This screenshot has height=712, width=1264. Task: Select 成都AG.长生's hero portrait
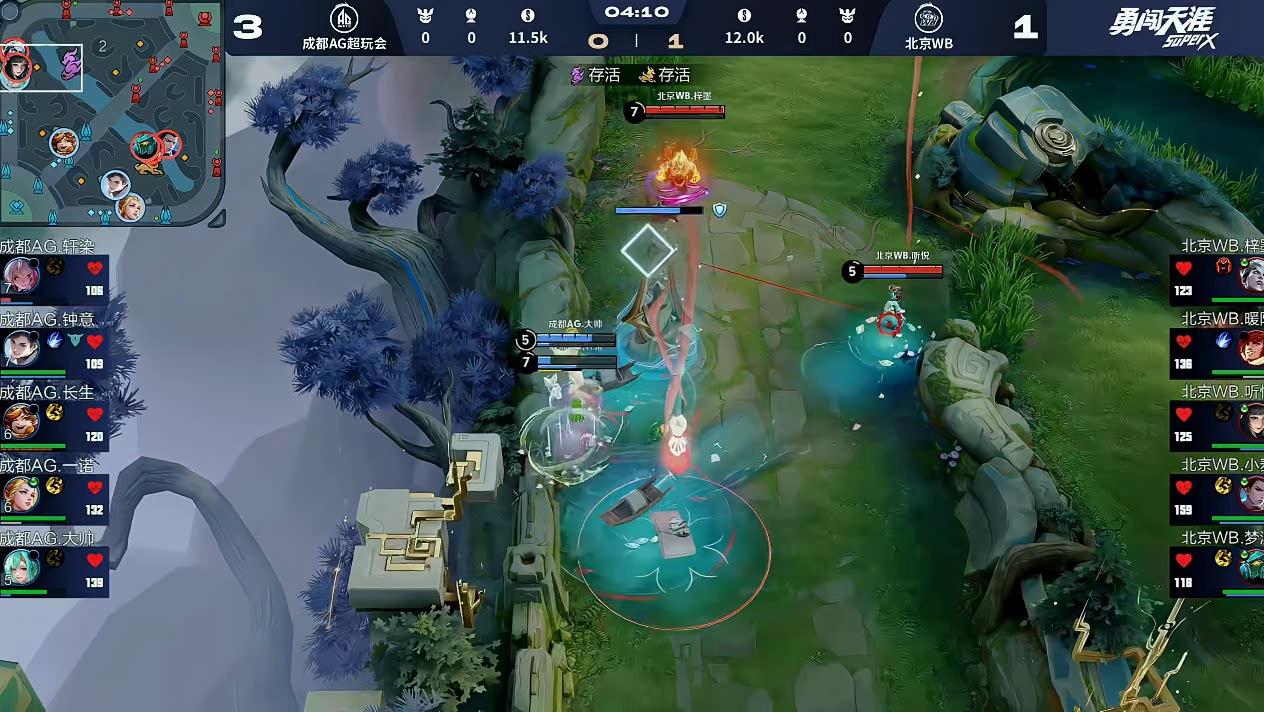point(20,420)
